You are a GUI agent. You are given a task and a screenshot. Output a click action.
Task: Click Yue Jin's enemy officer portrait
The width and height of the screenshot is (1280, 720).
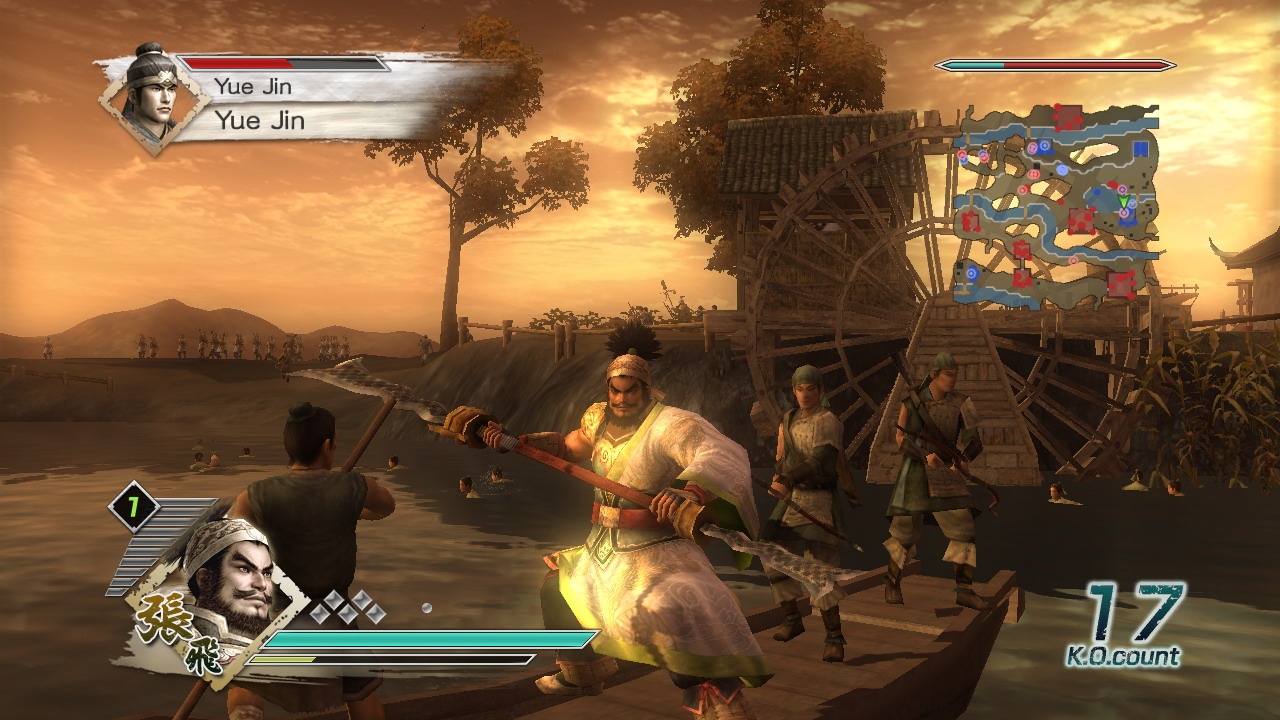pos(153,97)
